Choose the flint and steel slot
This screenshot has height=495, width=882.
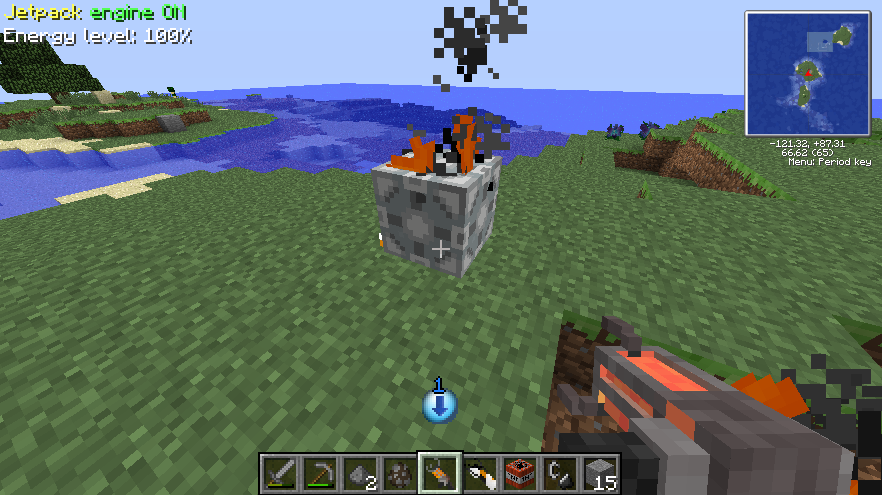click(x=559, y=472)
